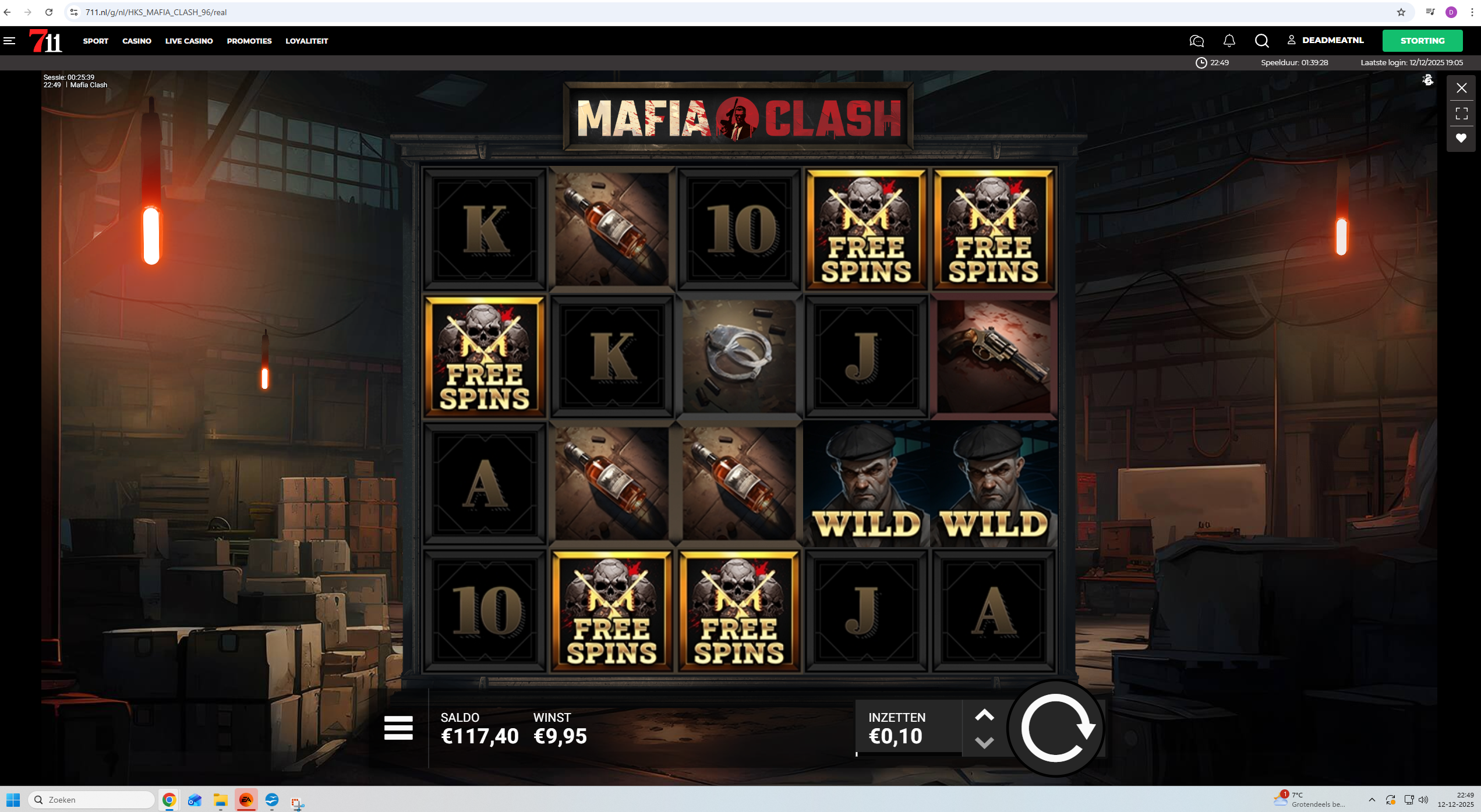Image resolution: width=1481 pixels, height=812 pixels.
Task: Open the site sidebar hamburger menu
Action: [9, 41]
